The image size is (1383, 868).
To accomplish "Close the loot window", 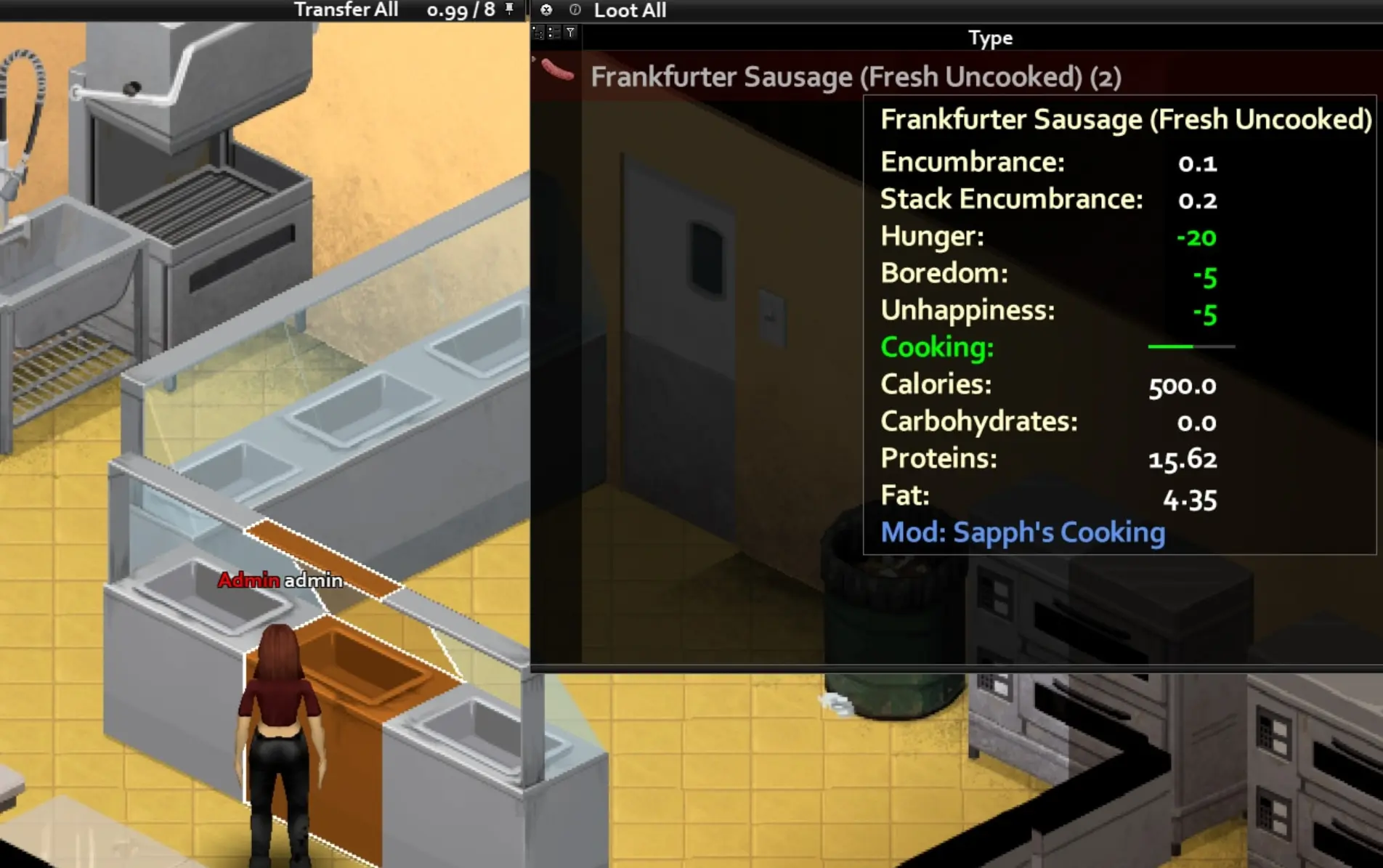I will coord(546,9).
